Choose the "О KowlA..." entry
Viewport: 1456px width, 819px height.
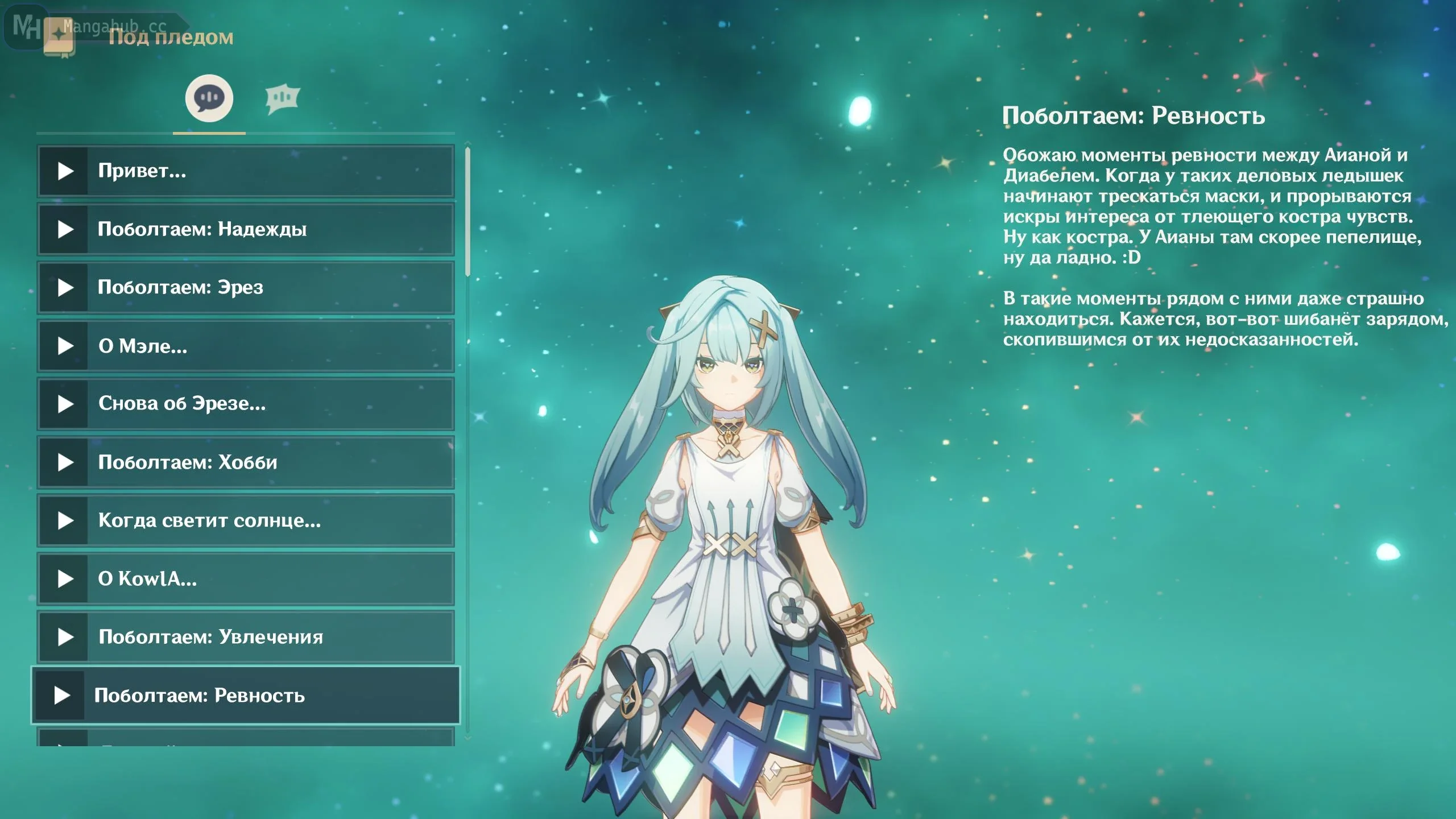point(246,579)
